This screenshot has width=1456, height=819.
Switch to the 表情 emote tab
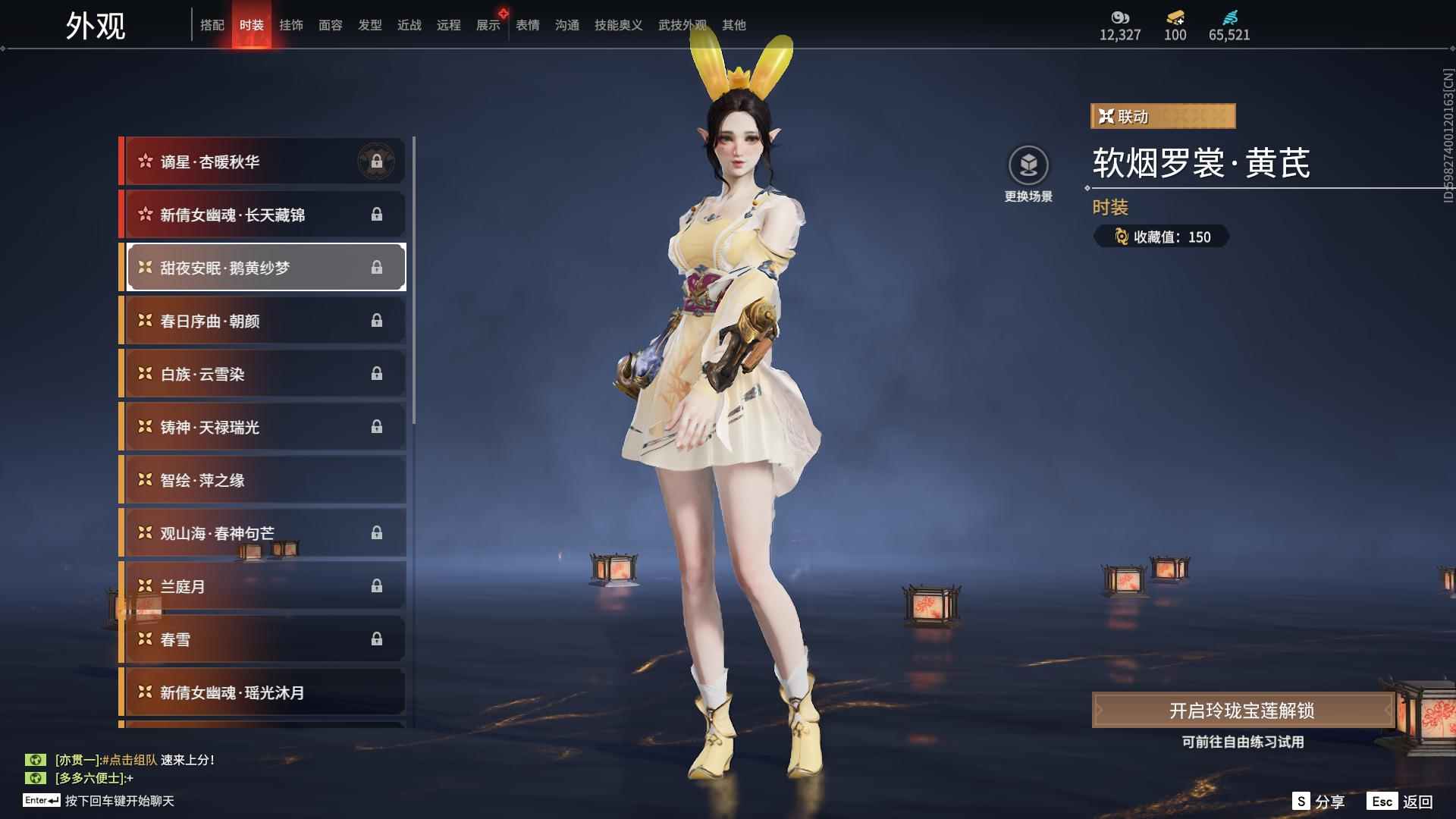[x=528, y=25]
